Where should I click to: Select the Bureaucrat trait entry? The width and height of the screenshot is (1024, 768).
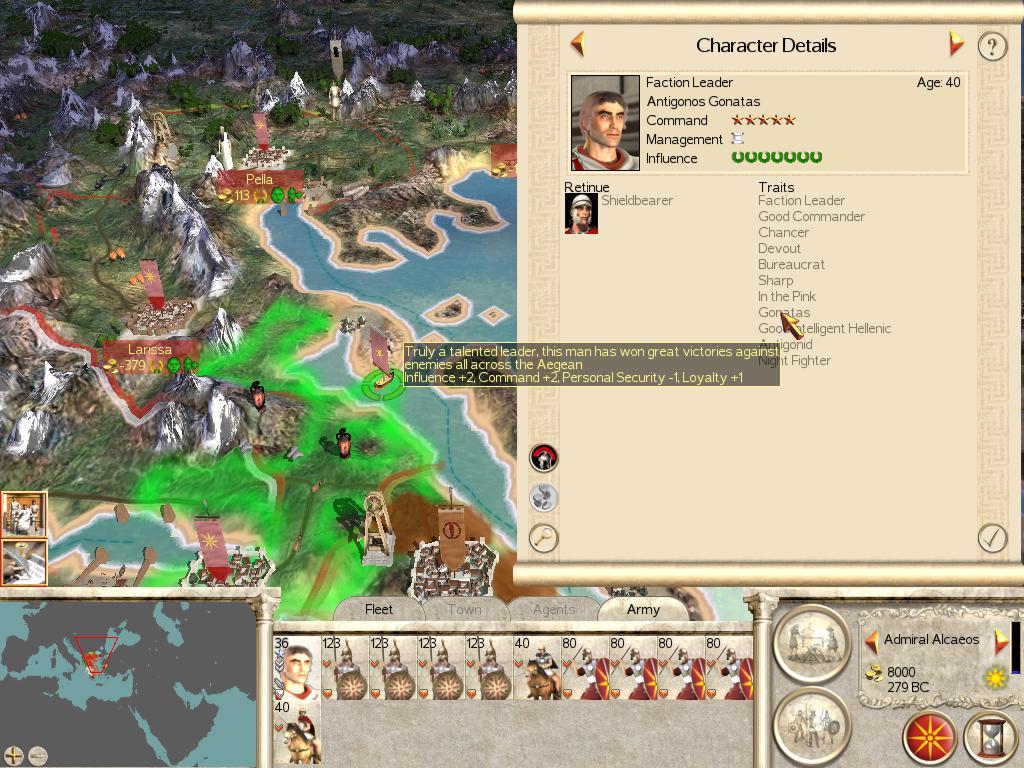click(x=791, y=265)
